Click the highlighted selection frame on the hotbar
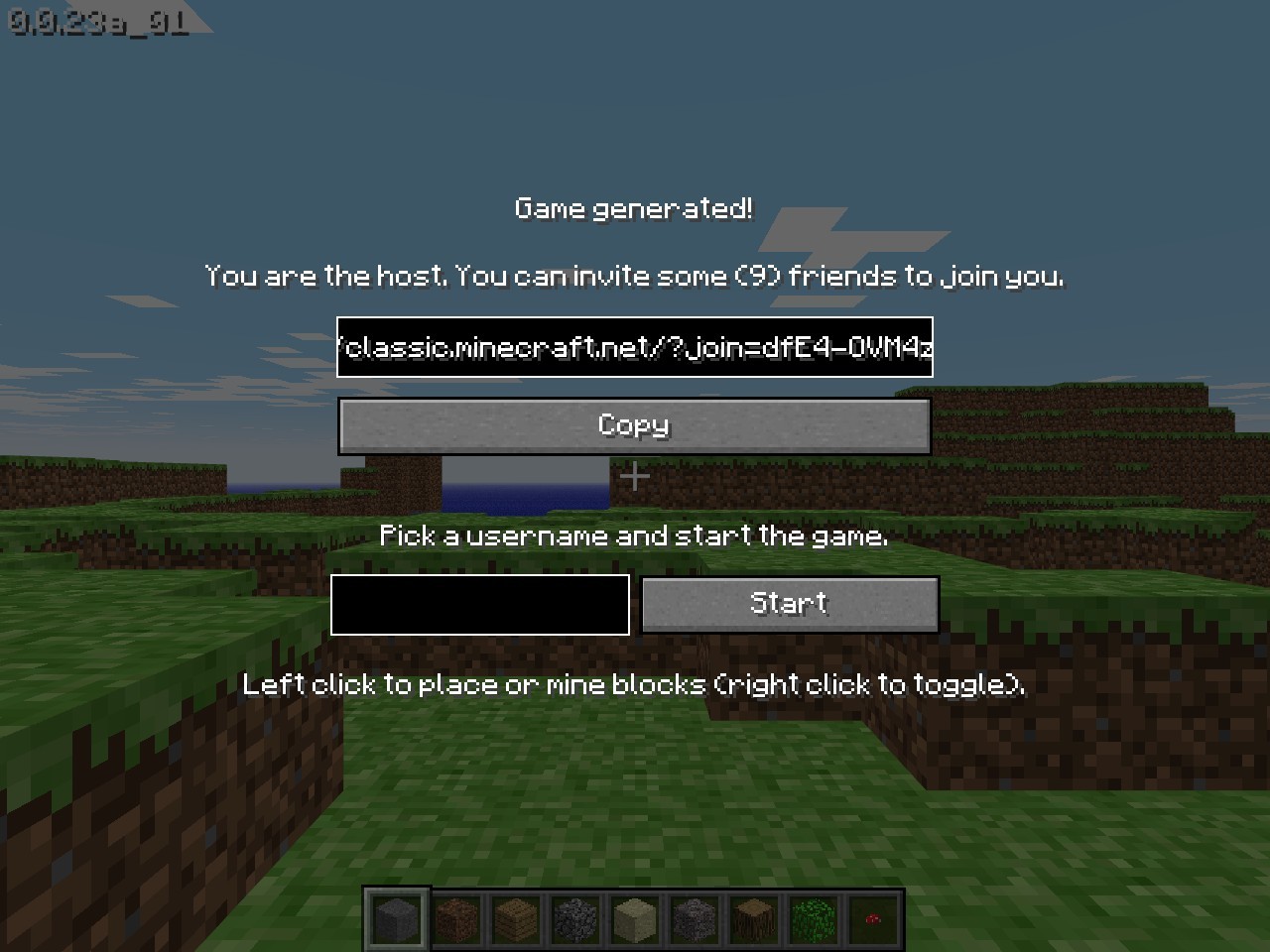 click(x=396, y=917)
